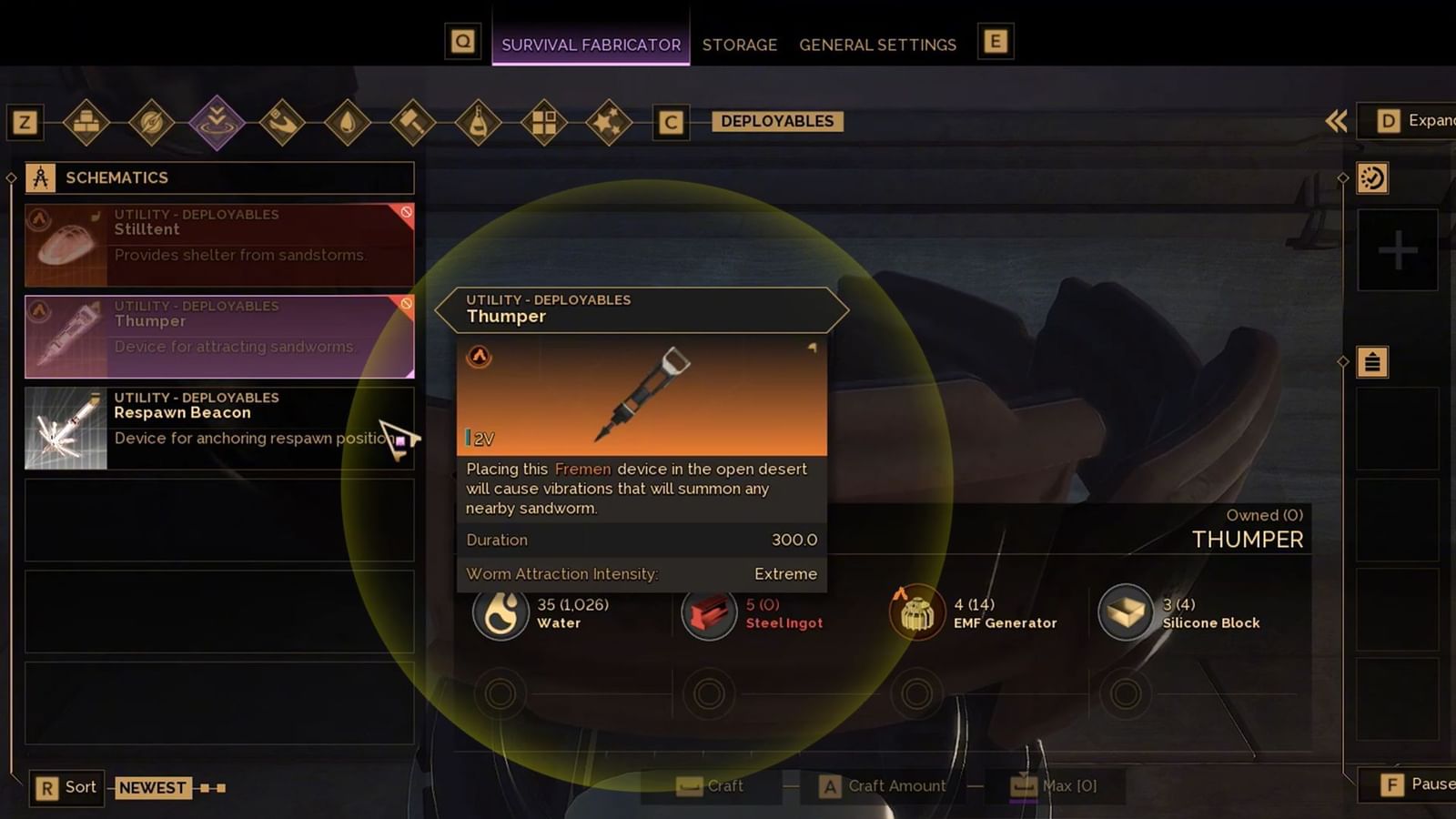Screen dimensions: 1456x819
Task: Click the Steel Ingot ingredient icon
Action: pos(709,612)
